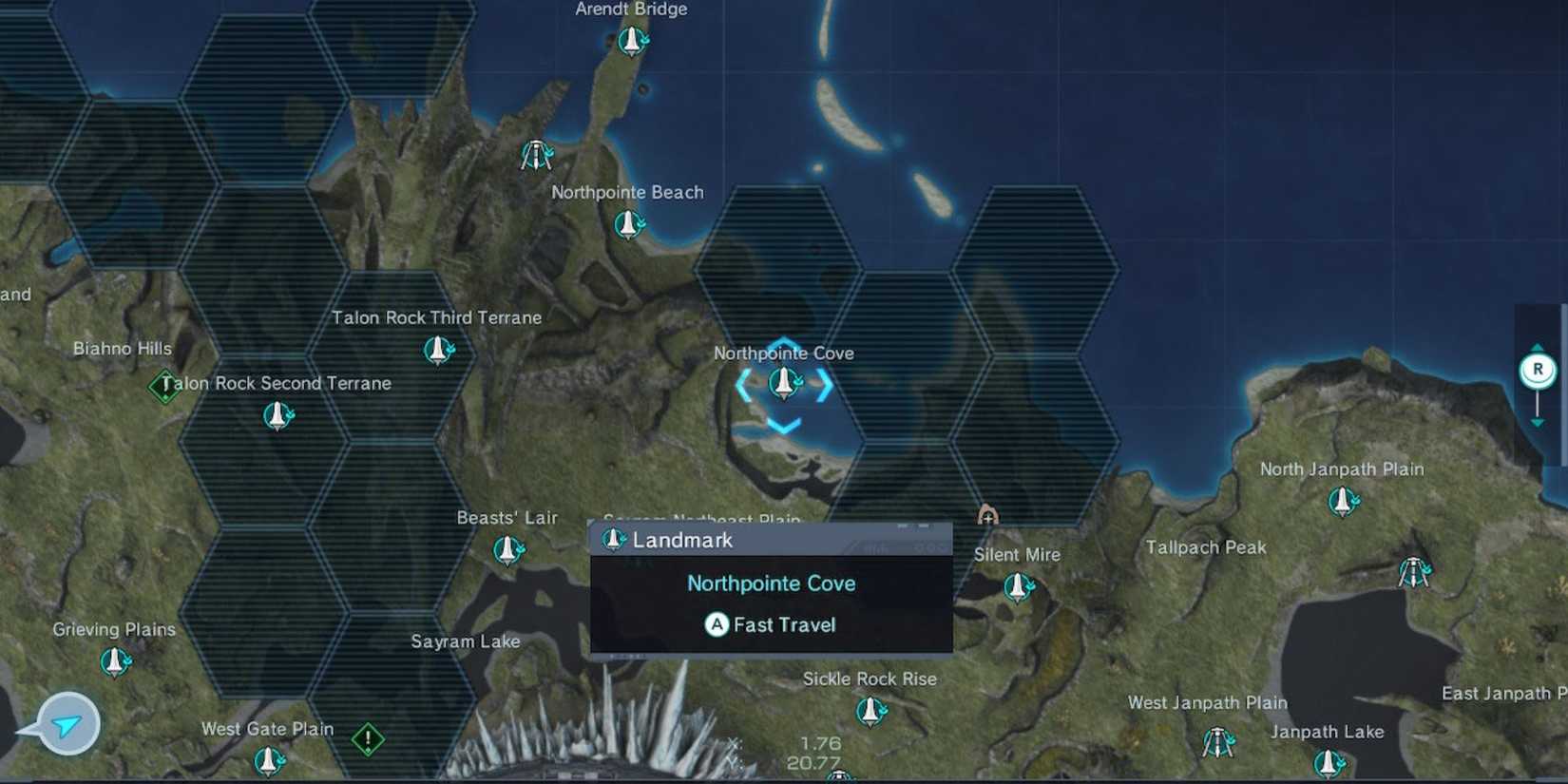Click the Northpointe Beach landmark icon
The height and width of the screenshot is (784, 1568).
coord(627,225)
